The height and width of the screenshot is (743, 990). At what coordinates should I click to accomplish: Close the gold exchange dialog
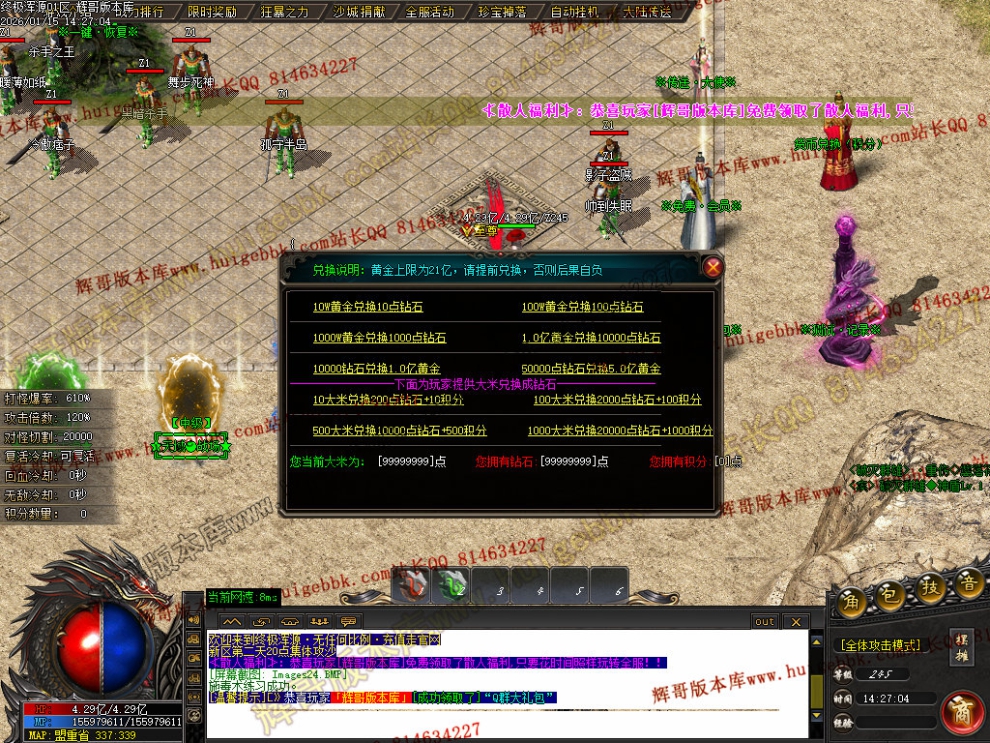tap(712, 267)
